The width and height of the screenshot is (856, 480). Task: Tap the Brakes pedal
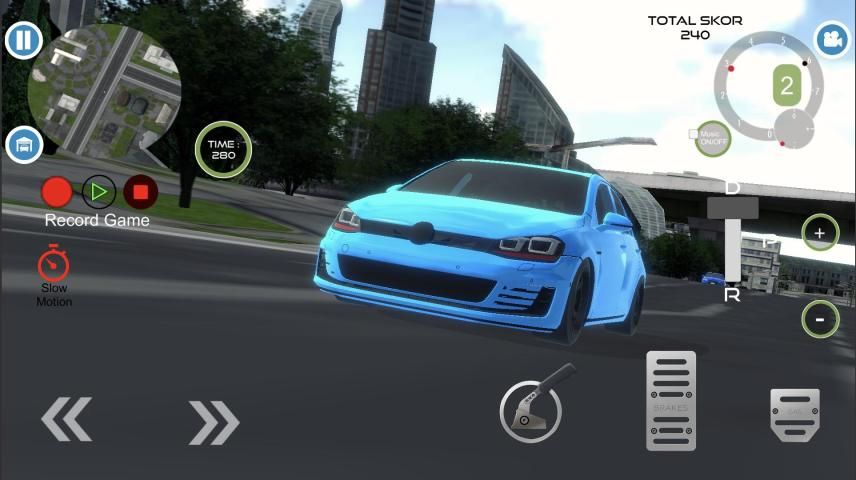pos(671,400)
